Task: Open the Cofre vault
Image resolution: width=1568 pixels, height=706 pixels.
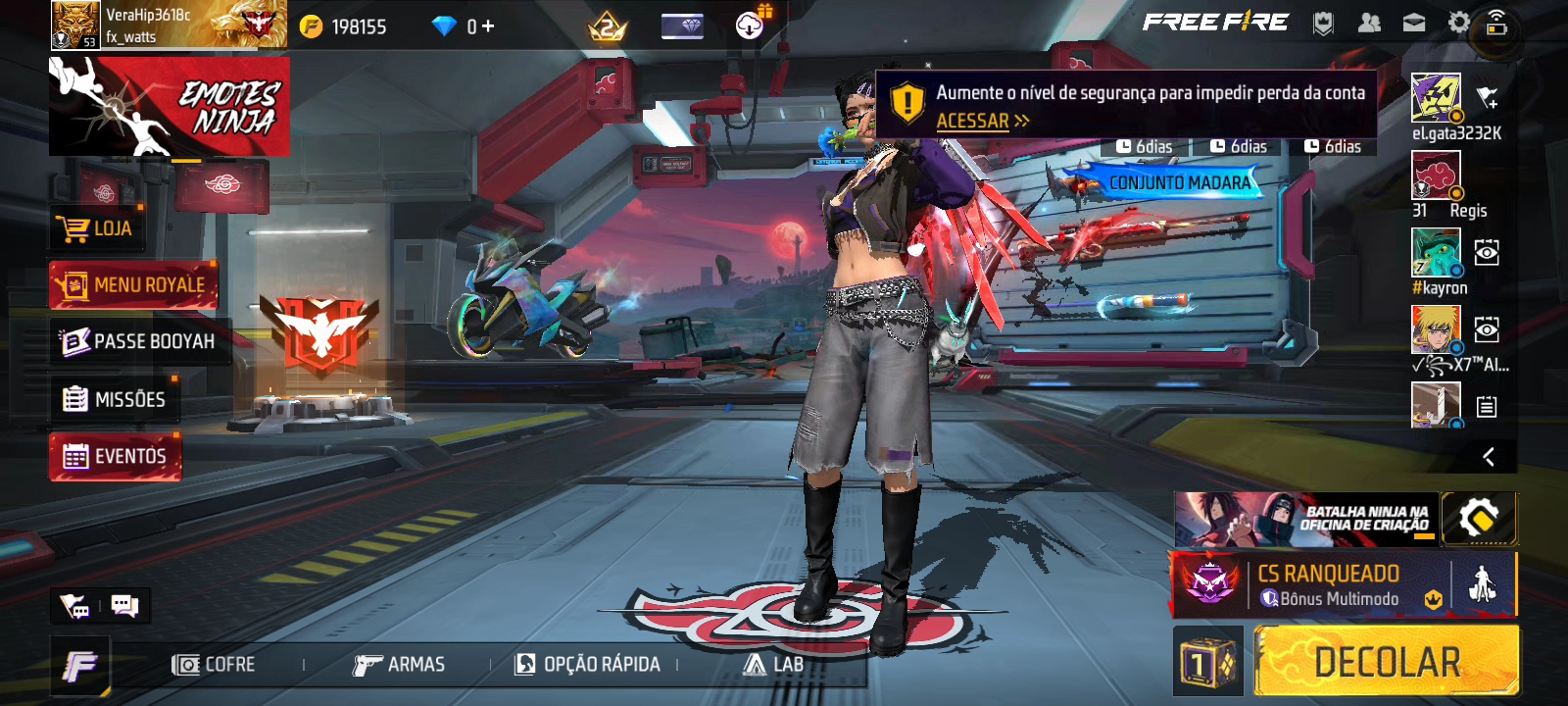Action: (x=214, y=665)
